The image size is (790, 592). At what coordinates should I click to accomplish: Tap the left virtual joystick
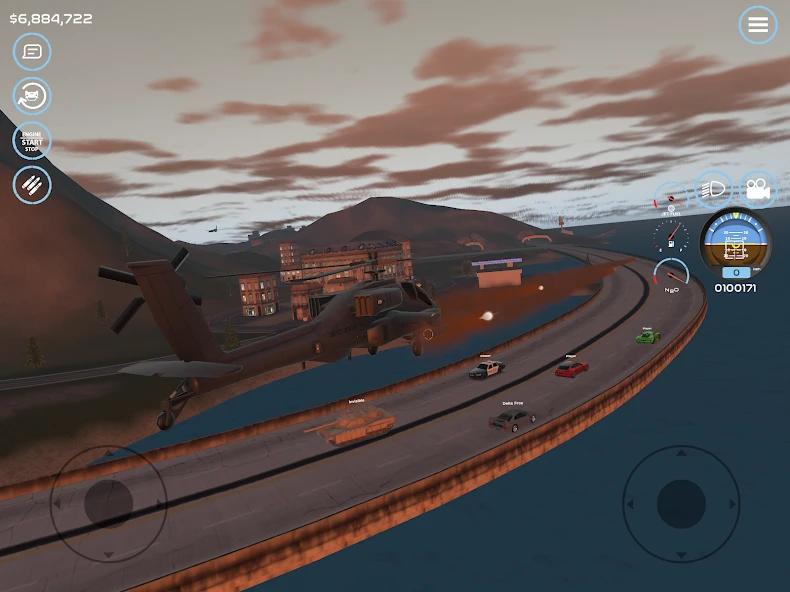click(x=108, y=502)
